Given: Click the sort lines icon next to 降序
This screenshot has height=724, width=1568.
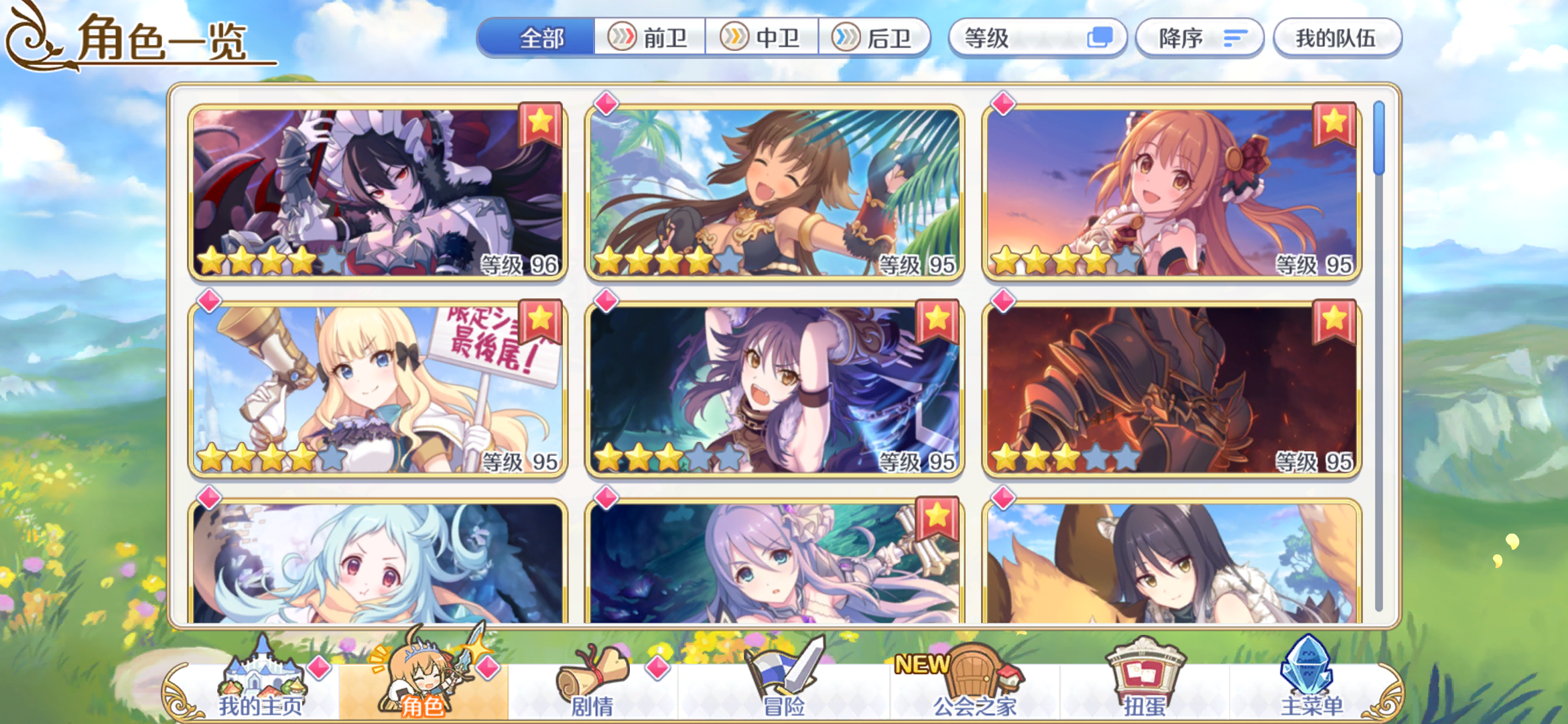Looking at the screenshot, I should click(x=1236, y=38).
